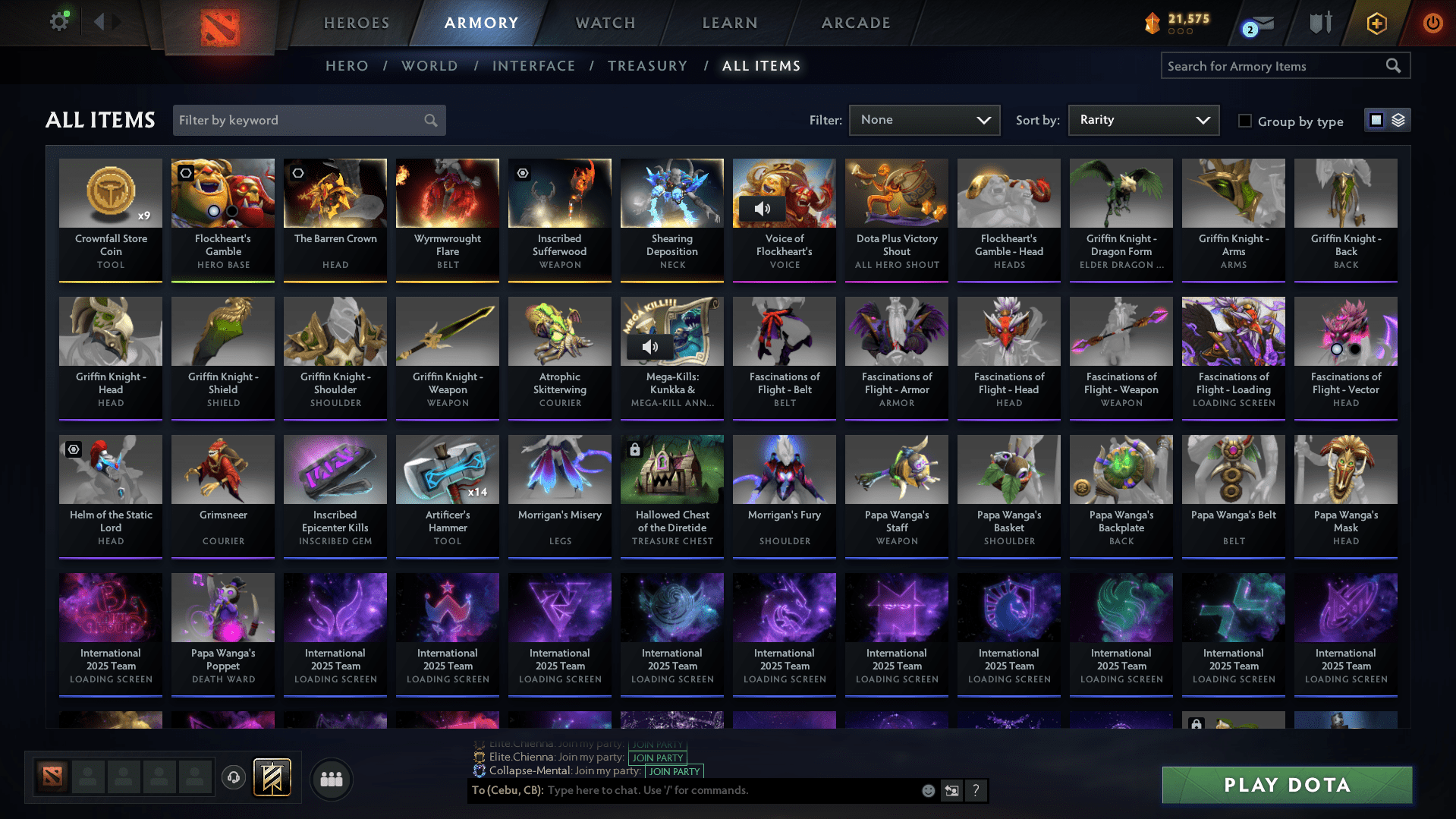Toggle the compact grid view icon

pyautogui.click(x=1375, y=119)
